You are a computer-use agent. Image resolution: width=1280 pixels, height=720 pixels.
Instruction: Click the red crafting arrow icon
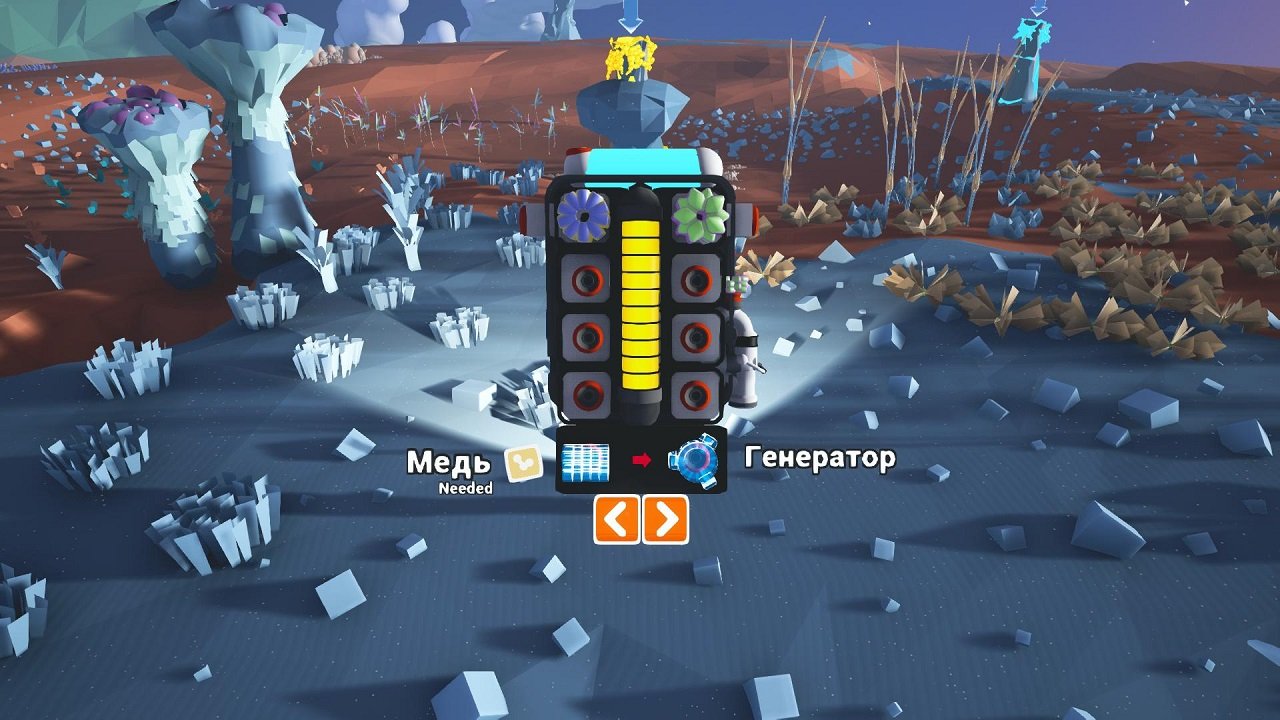click(640, 462)
